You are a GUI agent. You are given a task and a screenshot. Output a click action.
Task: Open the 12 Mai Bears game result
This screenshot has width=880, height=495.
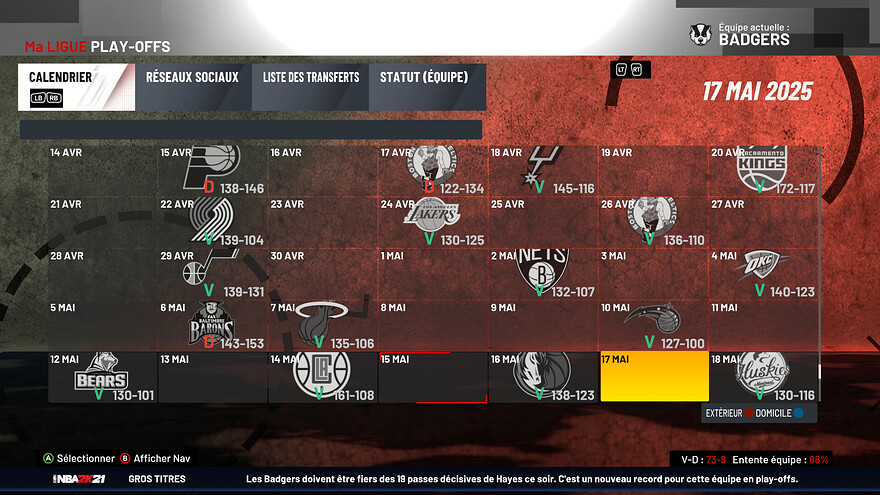pos(103,376)
